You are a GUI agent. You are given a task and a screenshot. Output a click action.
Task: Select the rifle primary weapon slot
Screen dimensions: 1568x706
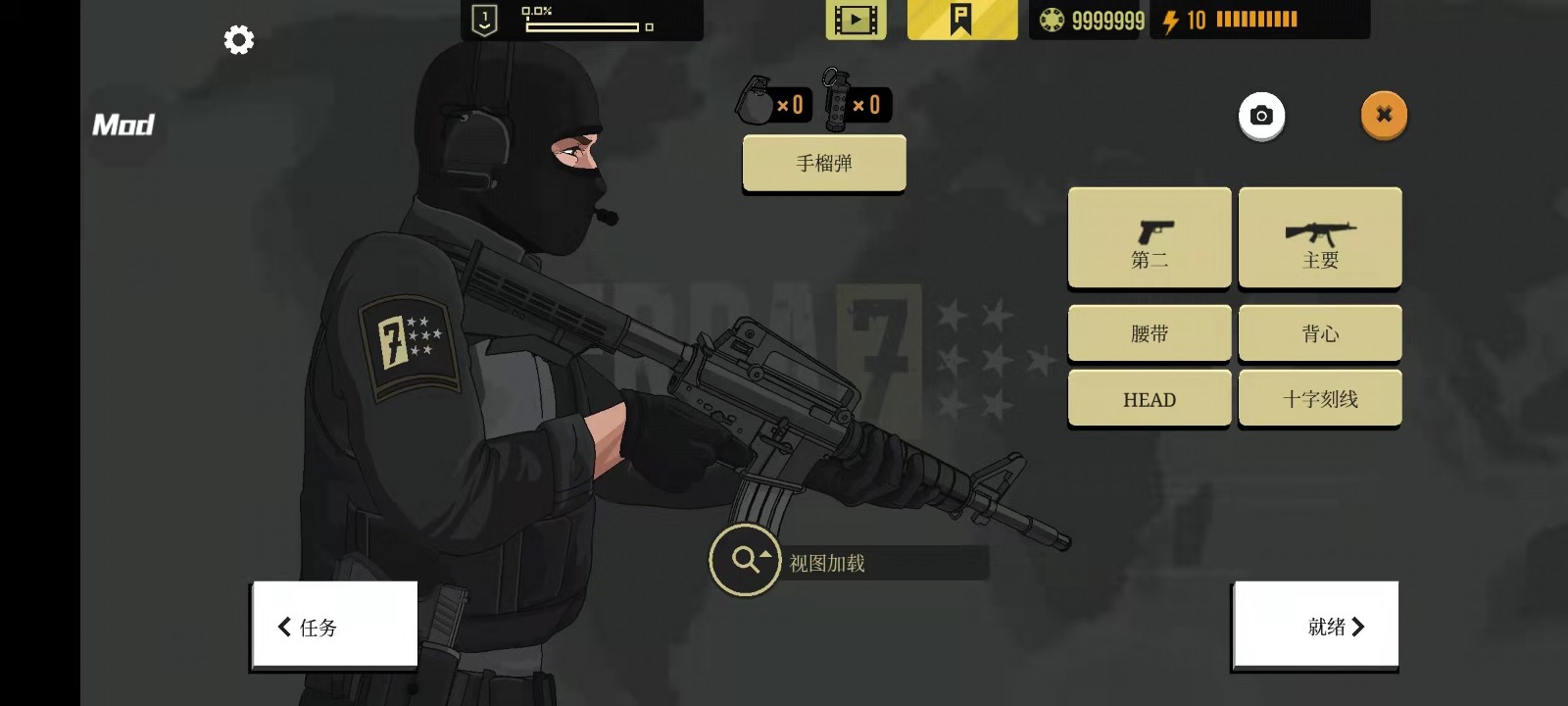tap(1320, 237)
